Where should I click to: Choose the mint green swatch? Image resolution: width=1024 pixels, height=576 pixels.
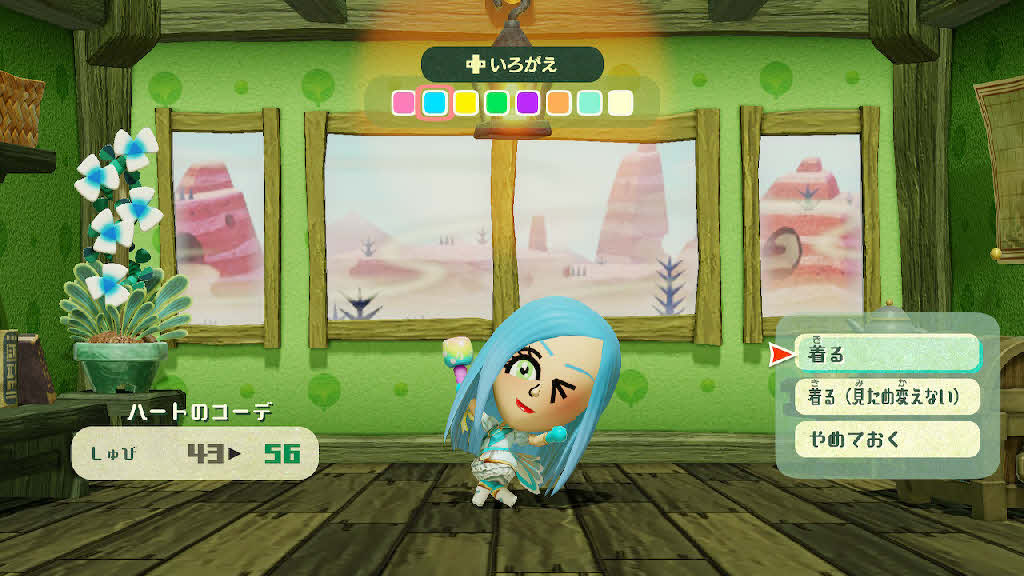point(589,103)
